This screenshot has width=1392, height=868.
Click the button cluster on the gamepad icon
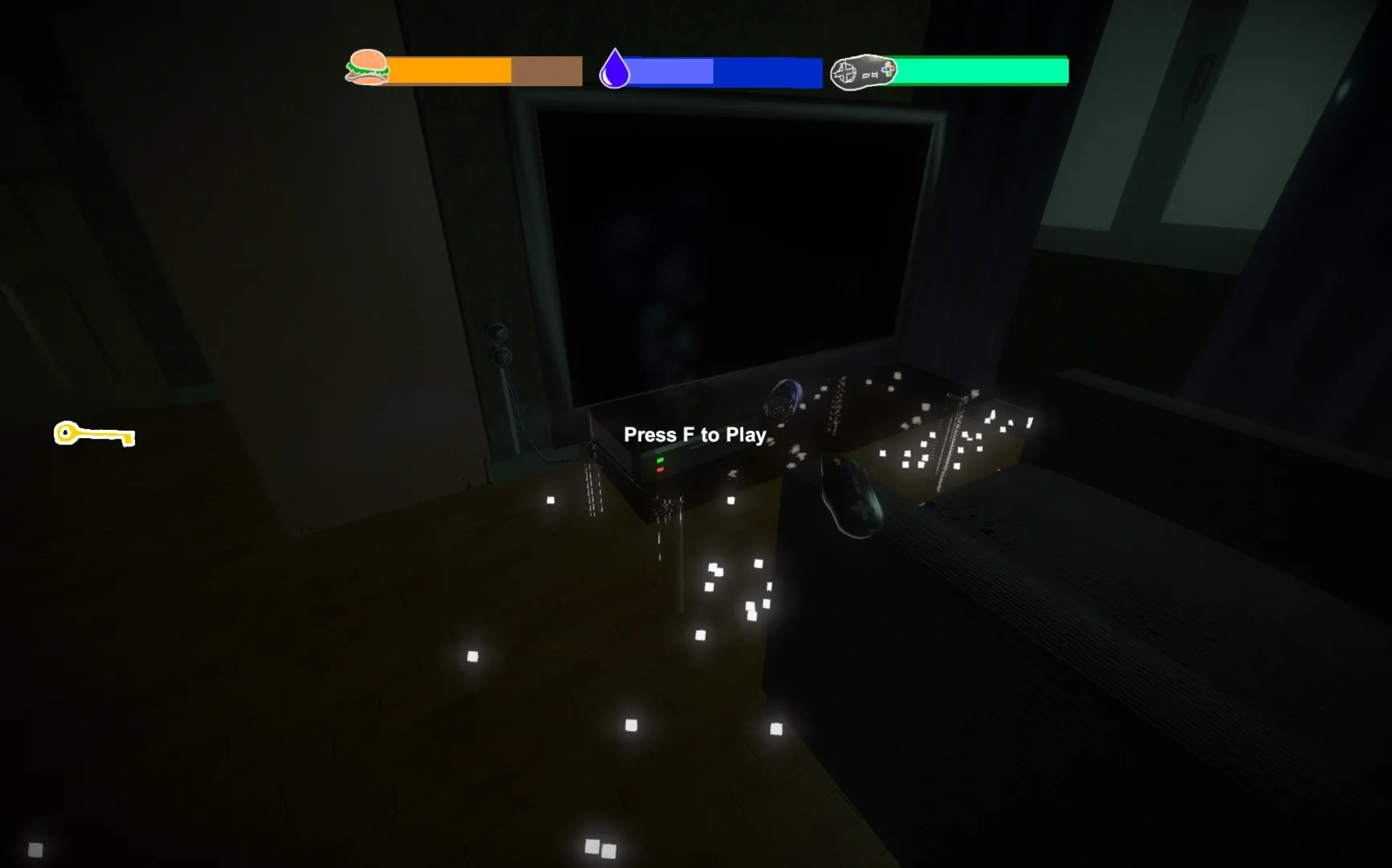pos(888,68)
